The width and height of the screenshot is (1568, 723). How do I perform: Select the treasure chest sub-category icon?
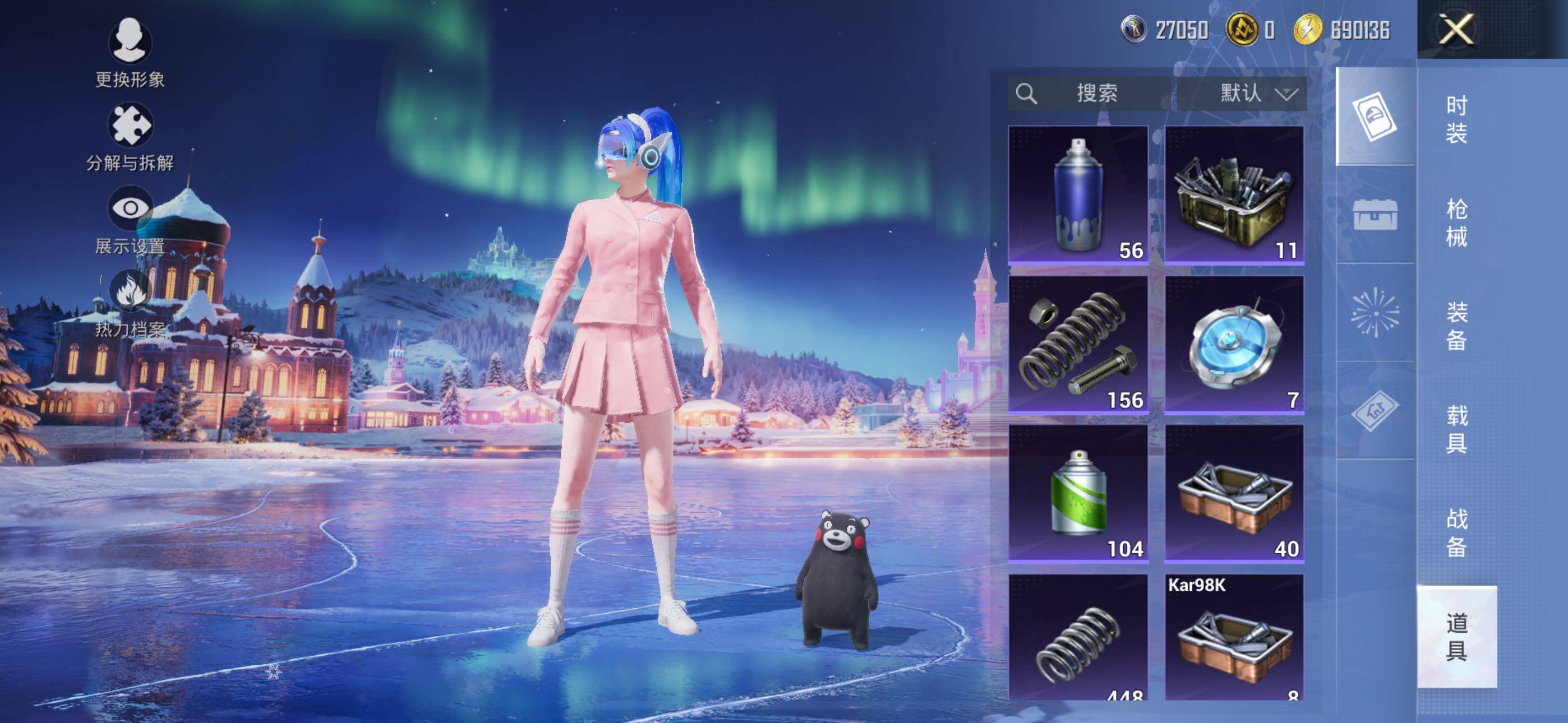pos(1375,214)
